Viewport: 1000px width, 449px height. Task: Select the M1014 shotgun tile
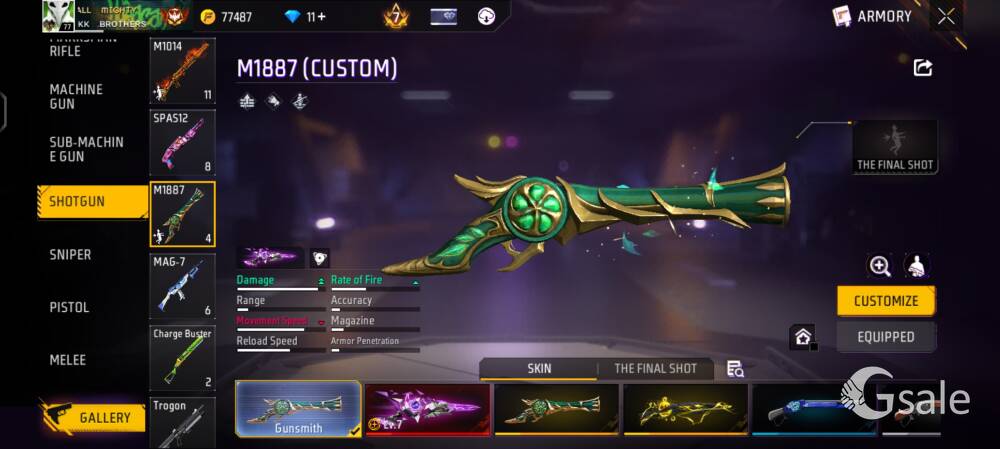click(182, 71)
